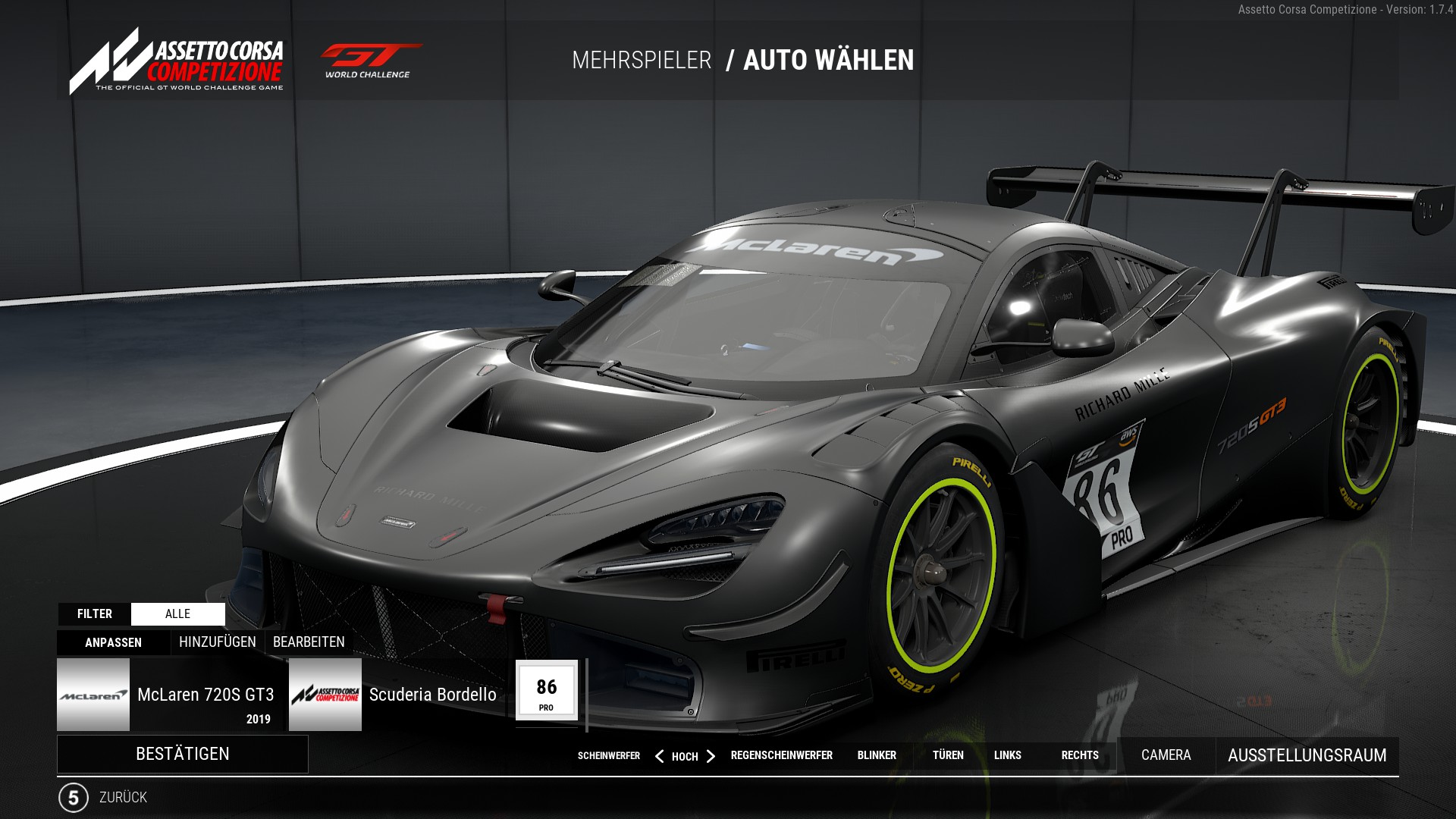Click the left arrow for Scheinwerfer setting
1456x819 pixels.
659,756
